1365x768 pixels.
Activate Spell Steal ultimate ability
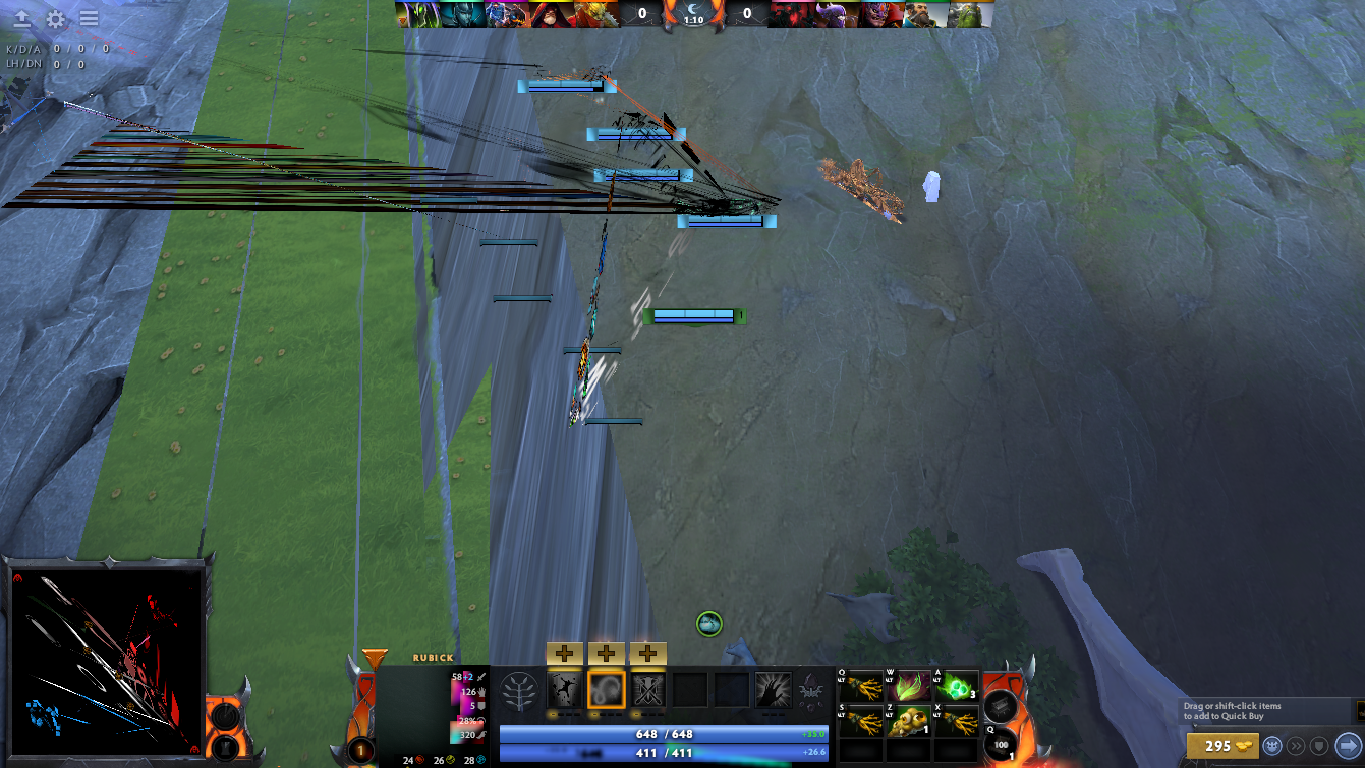(x=773, y=690)
